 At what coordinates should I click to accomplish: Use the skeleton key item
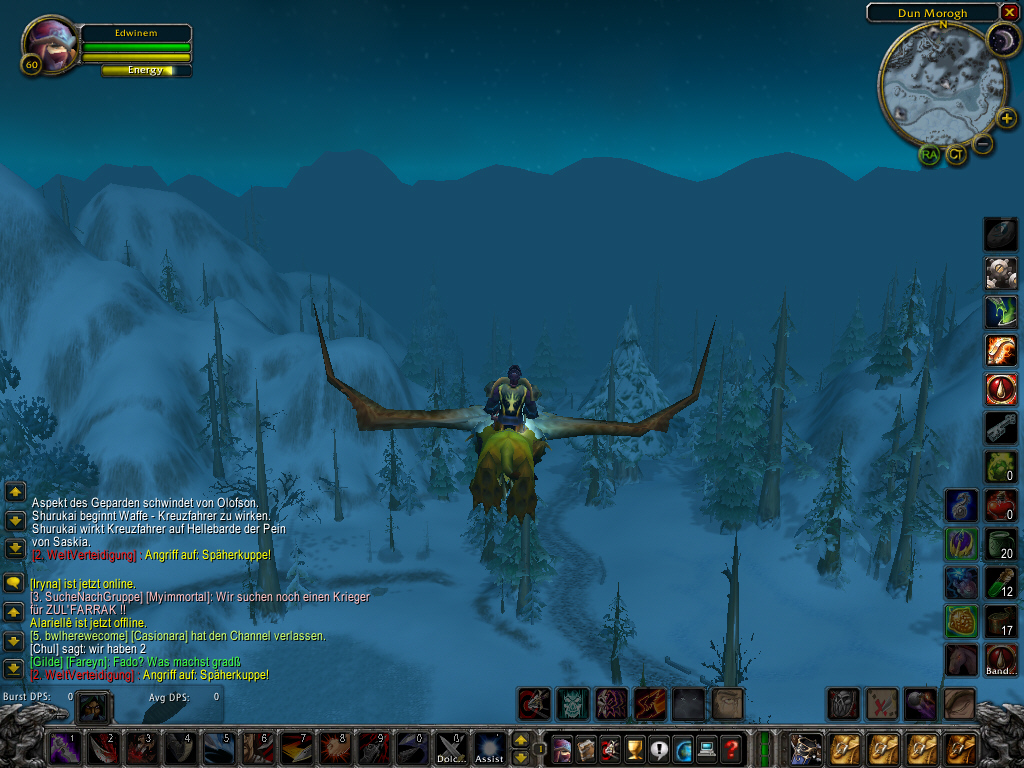[x=1001, y=427]
